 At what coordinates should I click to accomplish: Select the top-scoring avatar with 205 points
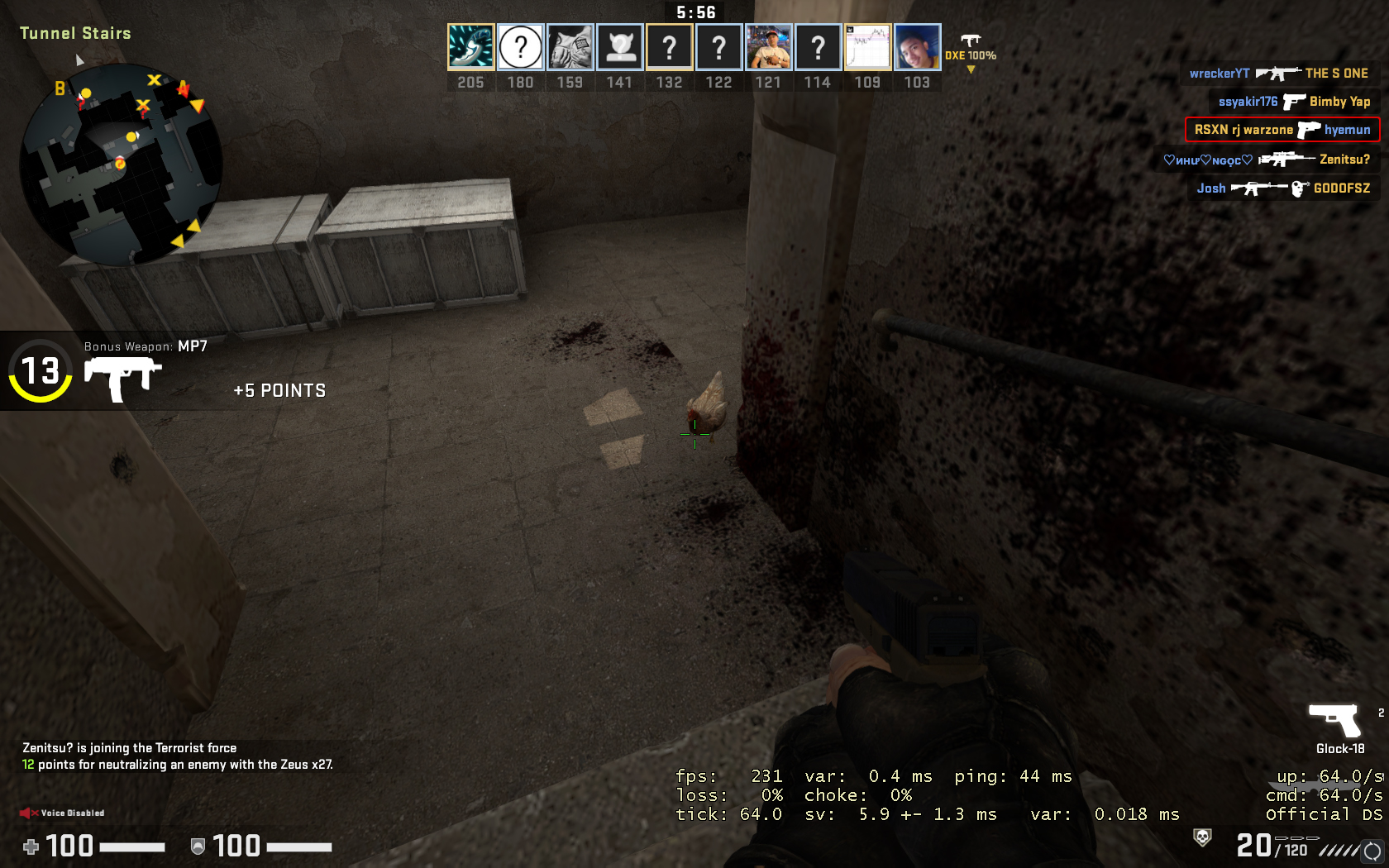471,47
